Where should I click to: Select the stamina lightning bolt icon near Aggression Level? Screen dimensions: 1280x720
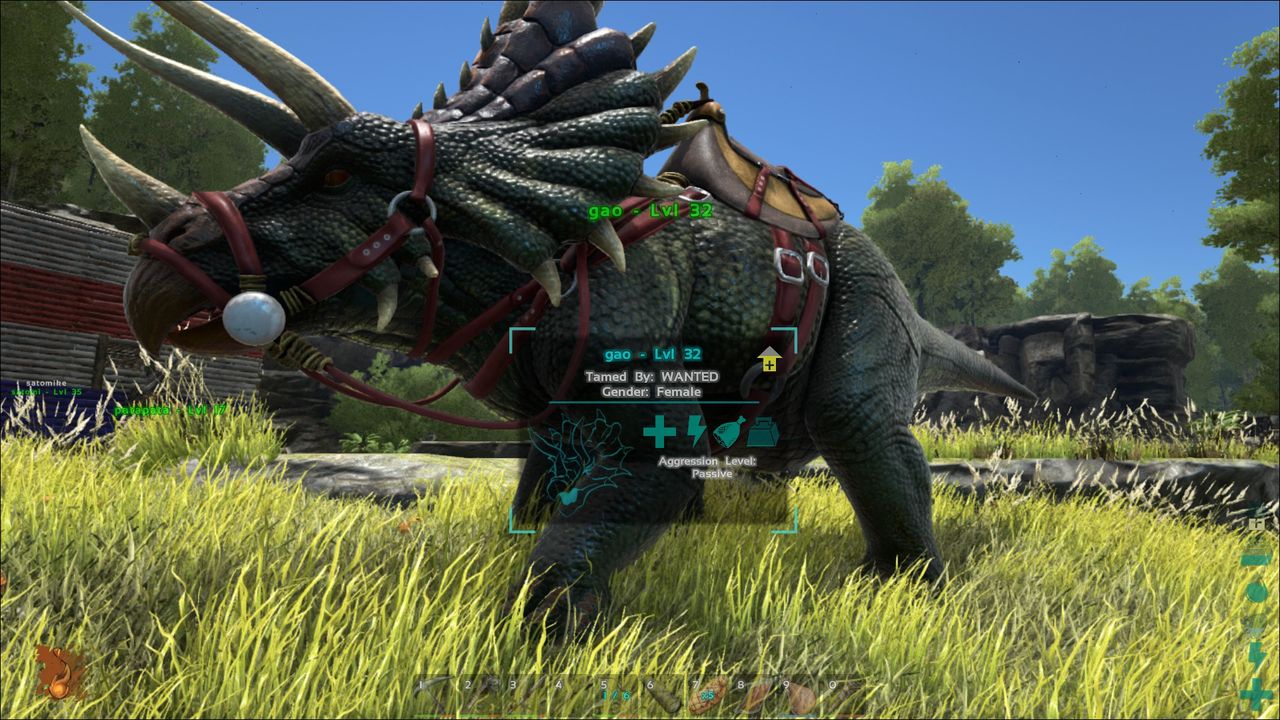pos(695,431)
